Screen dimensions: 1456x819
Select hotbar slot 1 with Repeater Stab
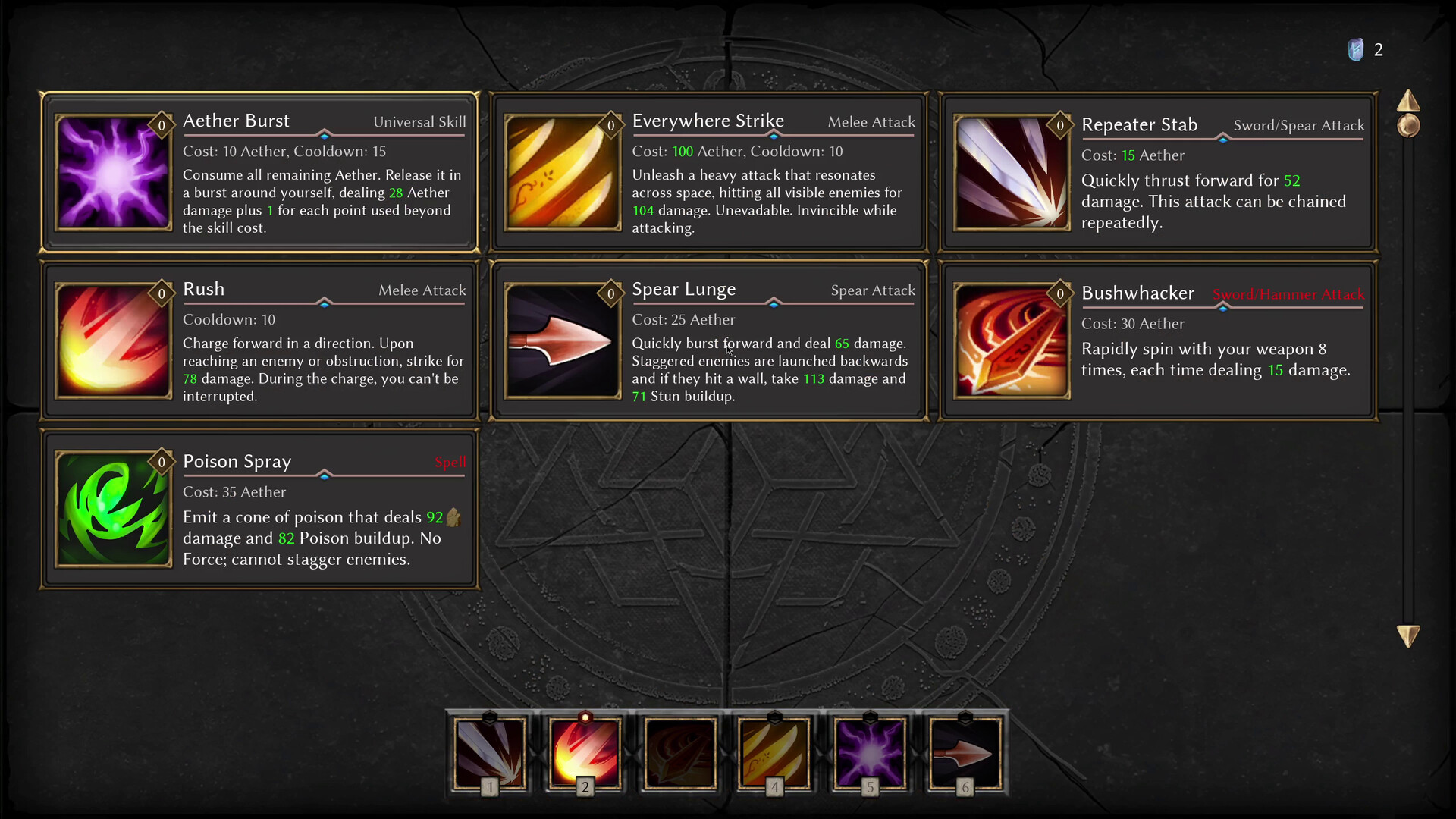490,754
